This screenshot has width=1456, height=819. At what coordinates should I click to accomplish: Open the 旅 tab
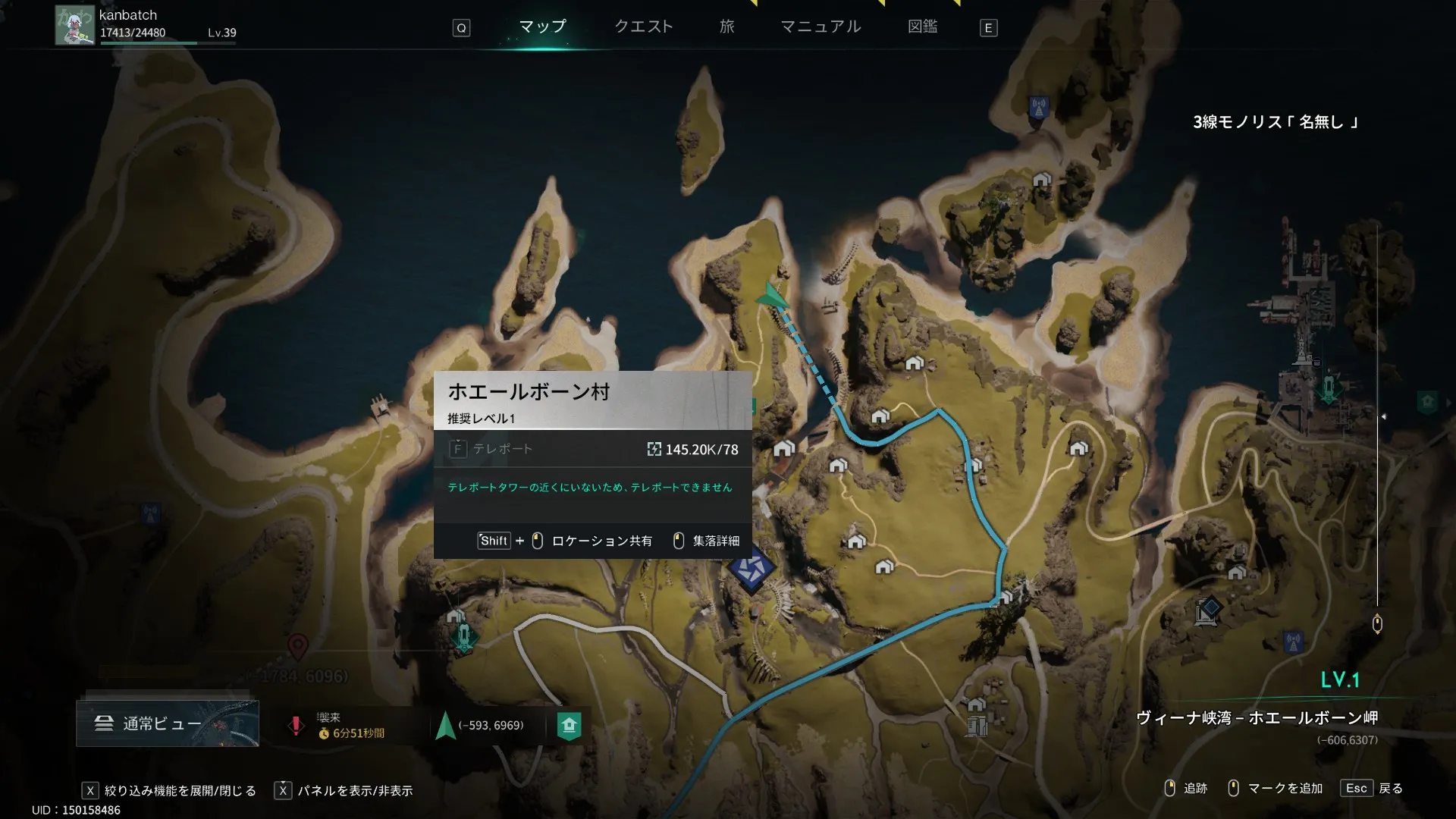(x=726, y=27)
